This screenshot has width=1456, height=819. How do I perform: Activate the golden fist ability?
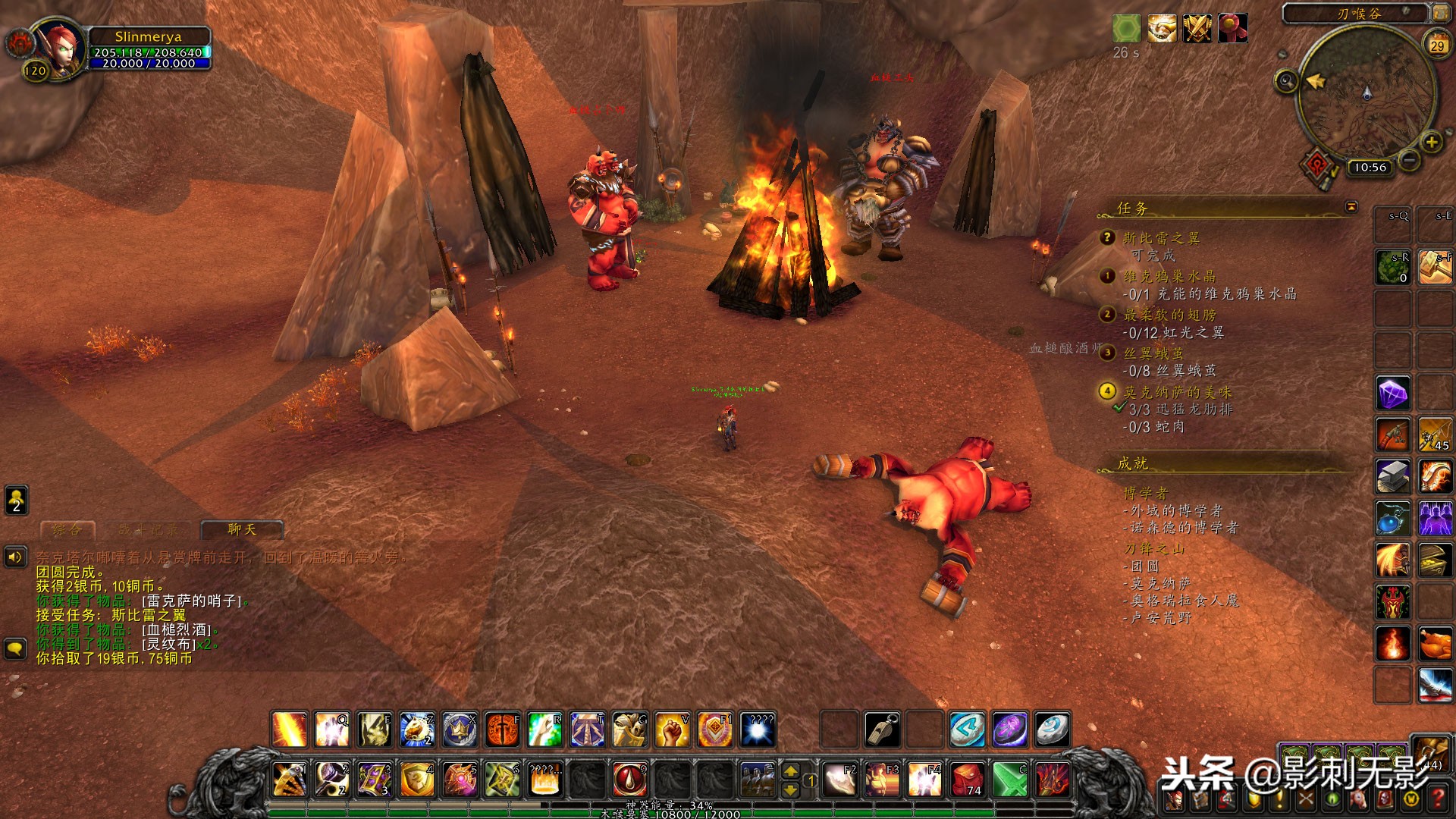tap(672, 730)
